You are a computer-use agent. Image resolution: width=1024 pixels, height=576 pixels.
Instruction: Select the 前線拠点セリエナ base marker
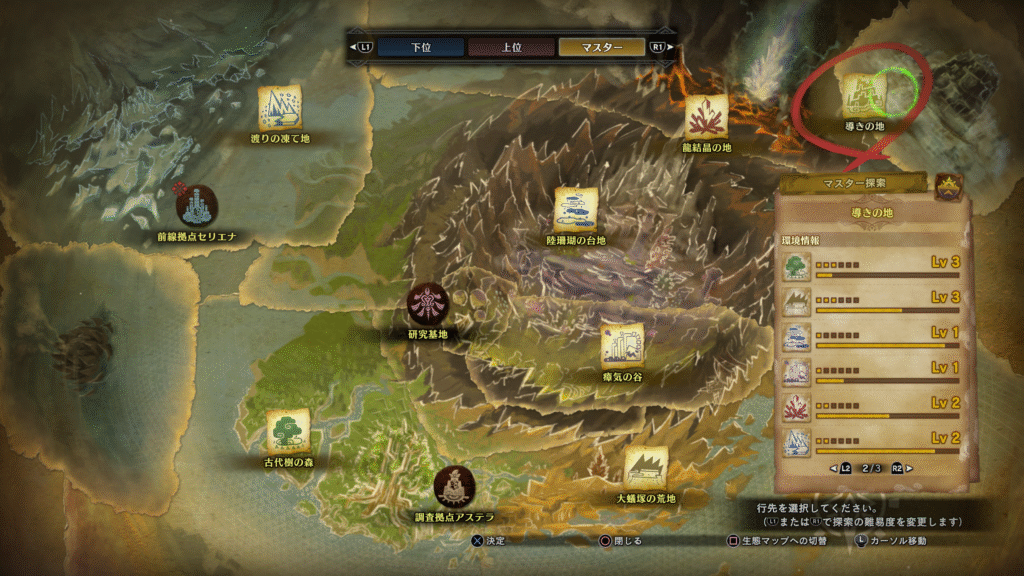196,205
